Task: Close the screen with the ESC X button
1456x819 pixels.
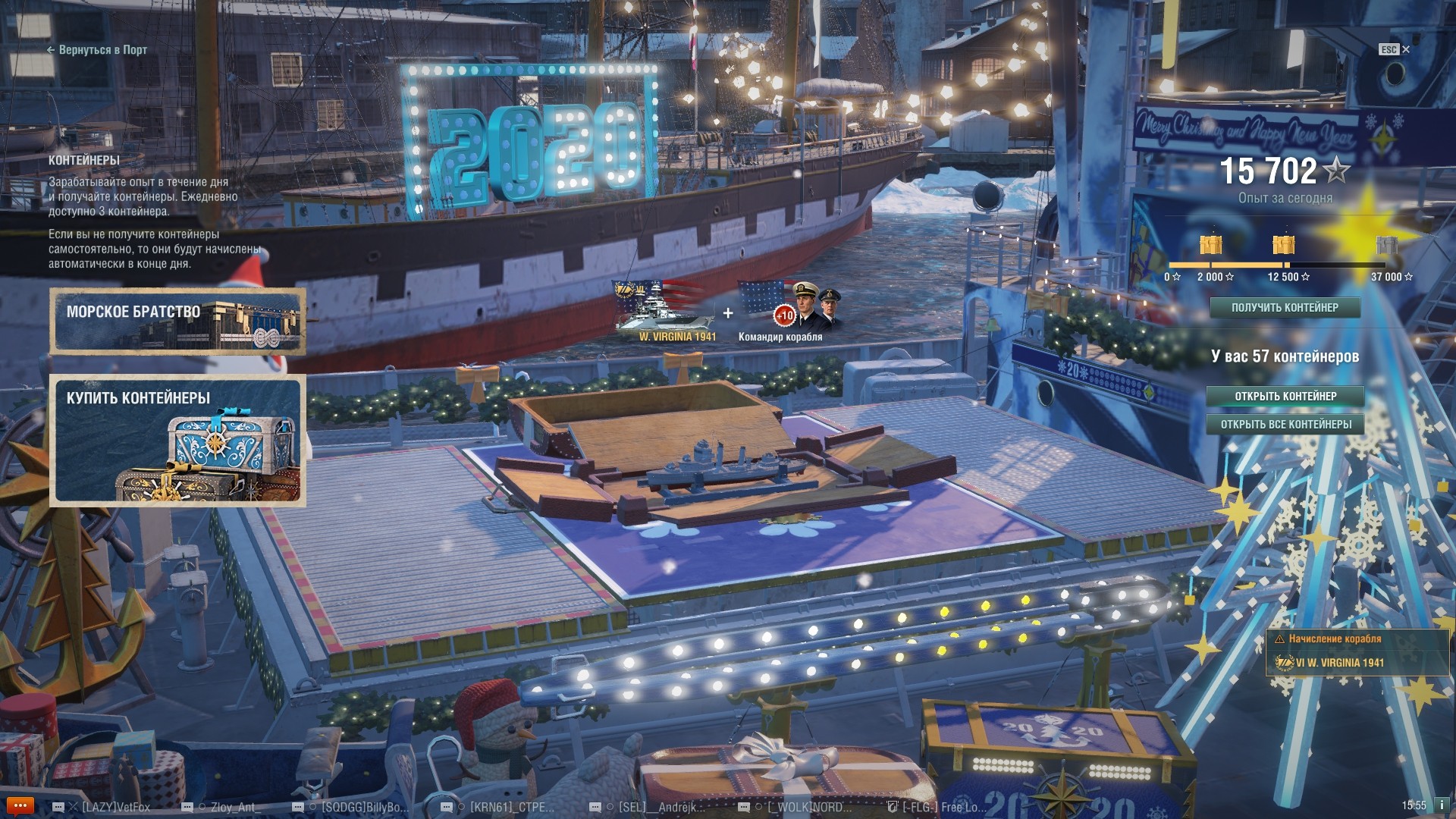Action: coord(1394,49)
